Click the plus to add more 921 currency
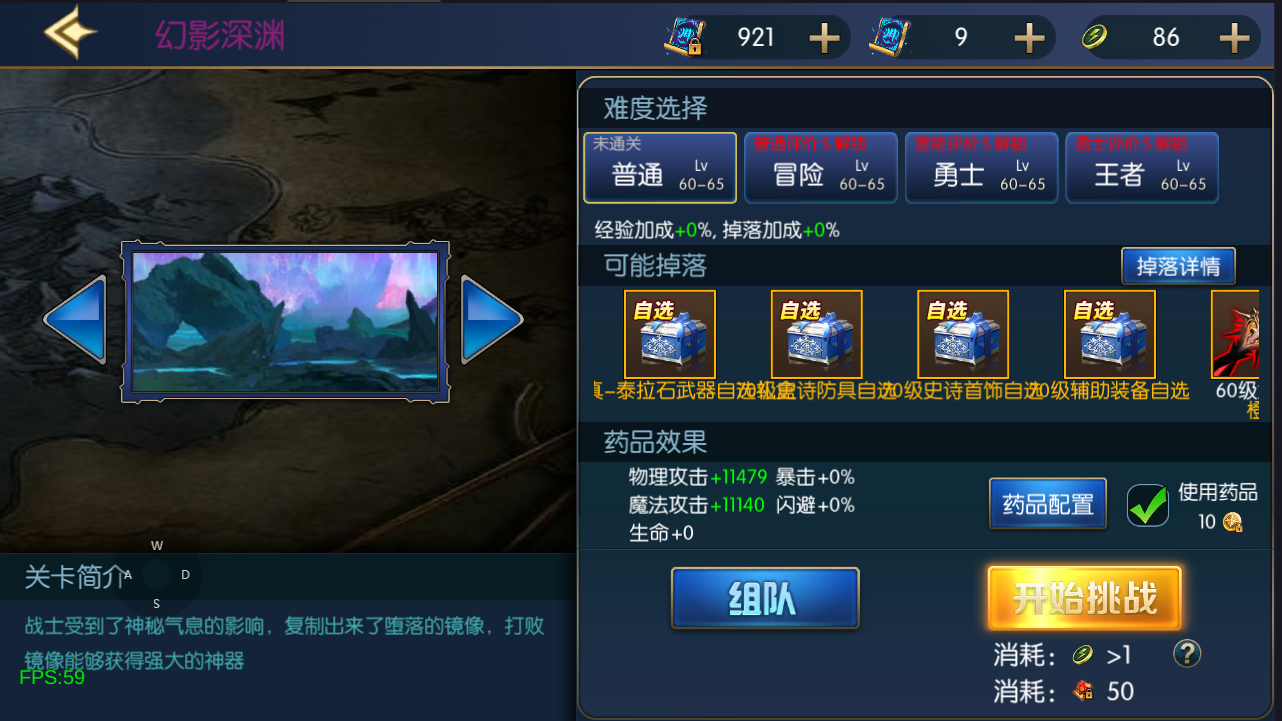Image resolution: width=1282 pixels, height=721 pixels. point(823,36)
